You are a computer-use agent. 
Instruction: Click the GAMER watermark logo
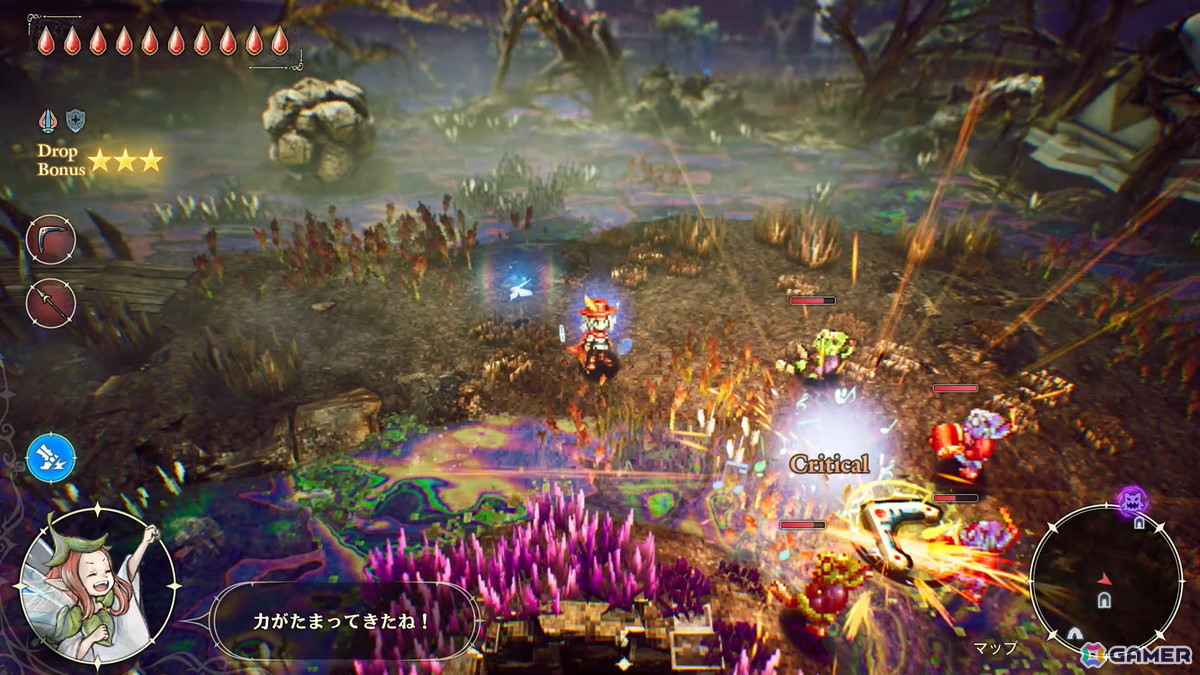click(1136, 654)
